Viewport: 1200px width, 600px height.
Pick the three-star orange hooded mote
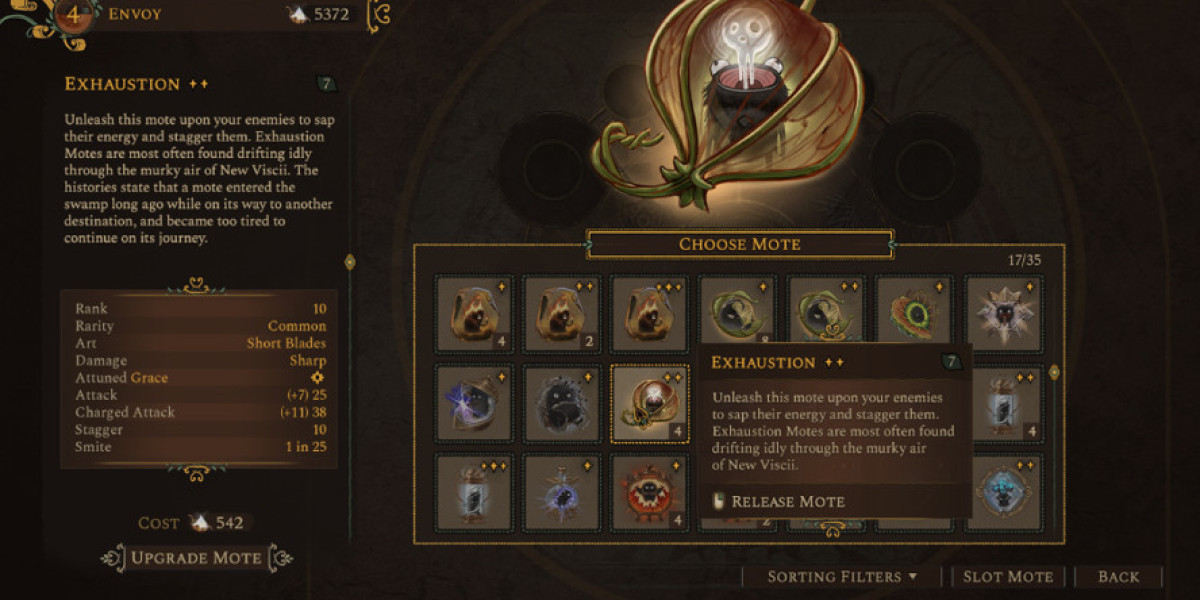pos(650,314)
